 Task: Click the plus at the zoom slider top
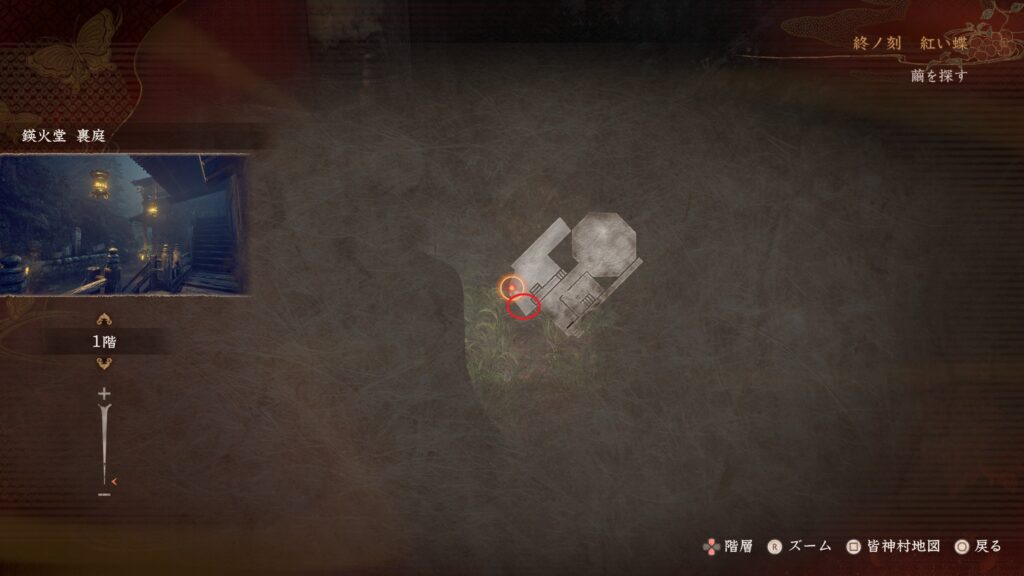pos(104,394)
